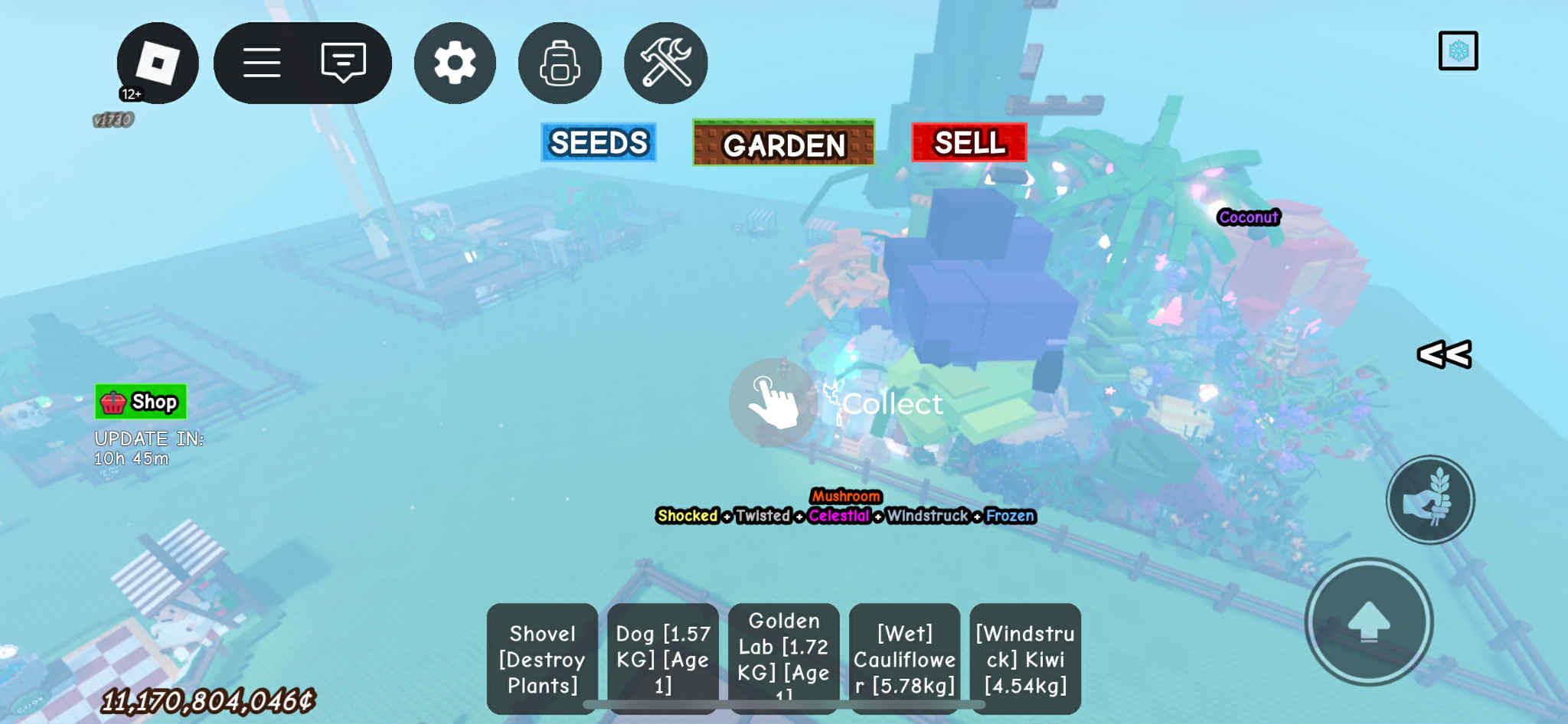Open the green Shop button
Screen dimensions: 1568x724
click(x=141, y=402)
